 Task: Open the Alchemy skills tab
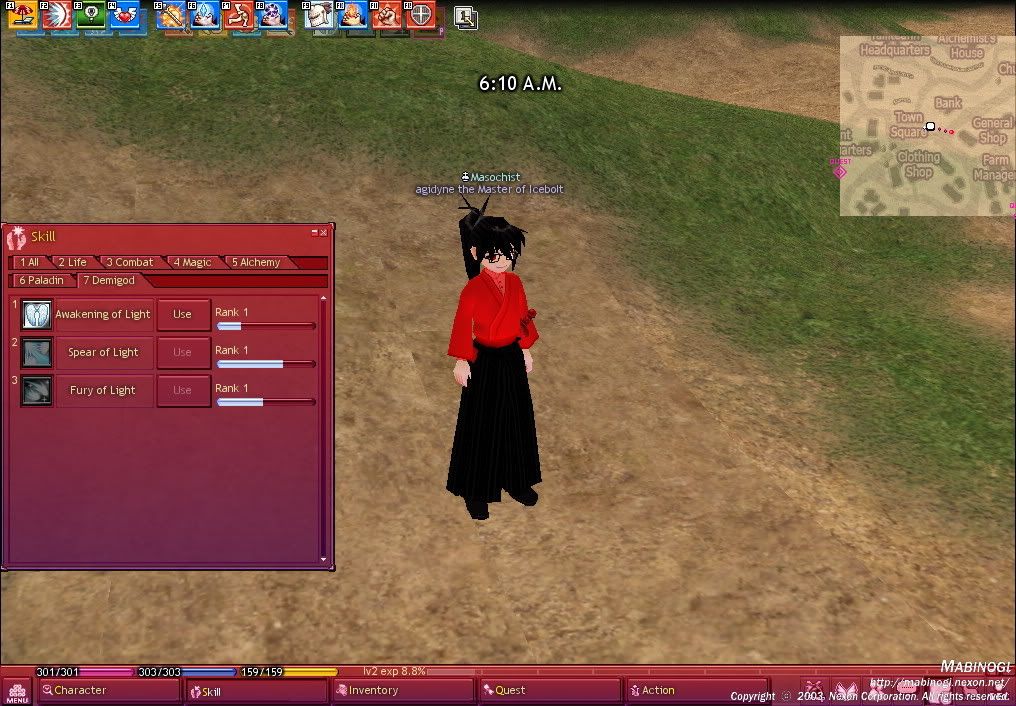(x=256, y=262)
